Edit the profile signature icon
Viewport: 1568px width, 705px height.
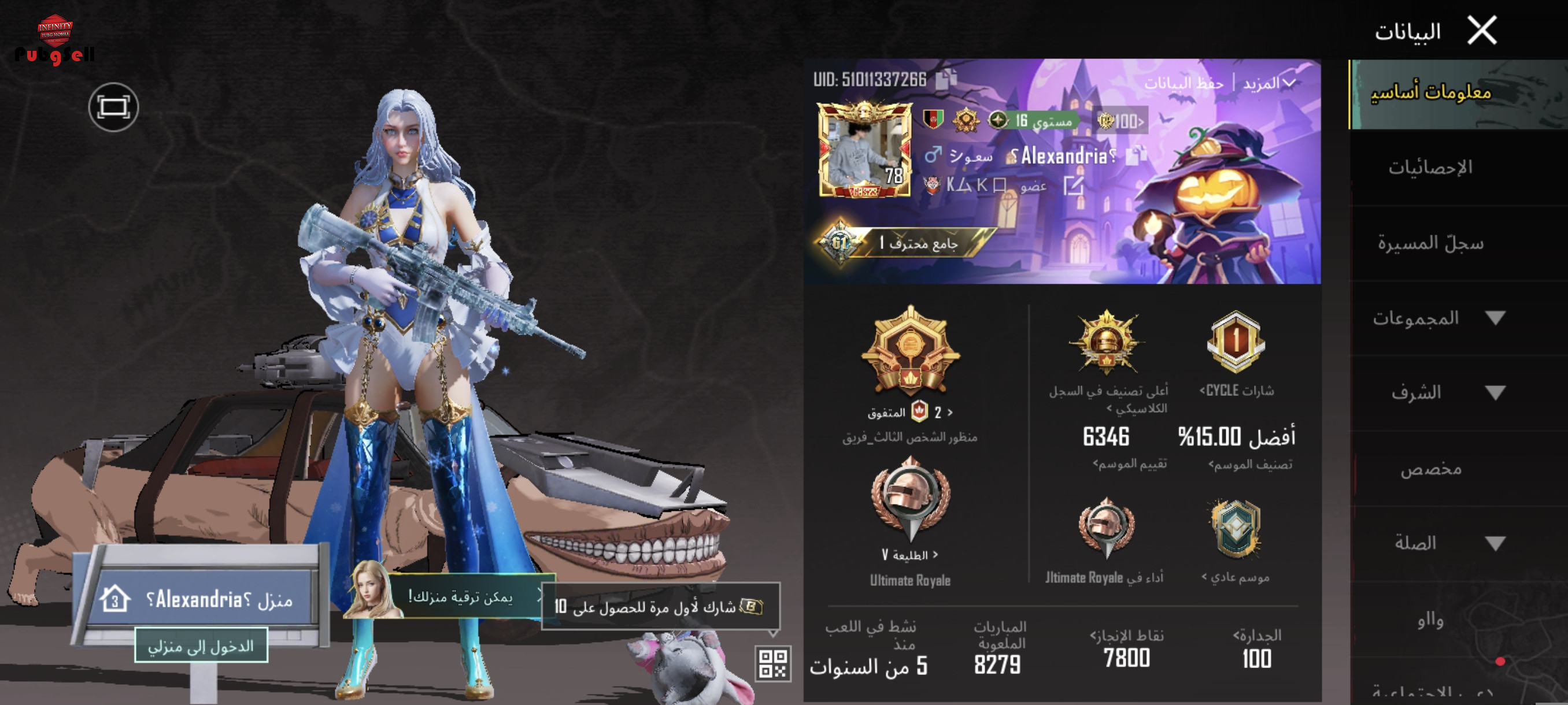click(1073, 185)
